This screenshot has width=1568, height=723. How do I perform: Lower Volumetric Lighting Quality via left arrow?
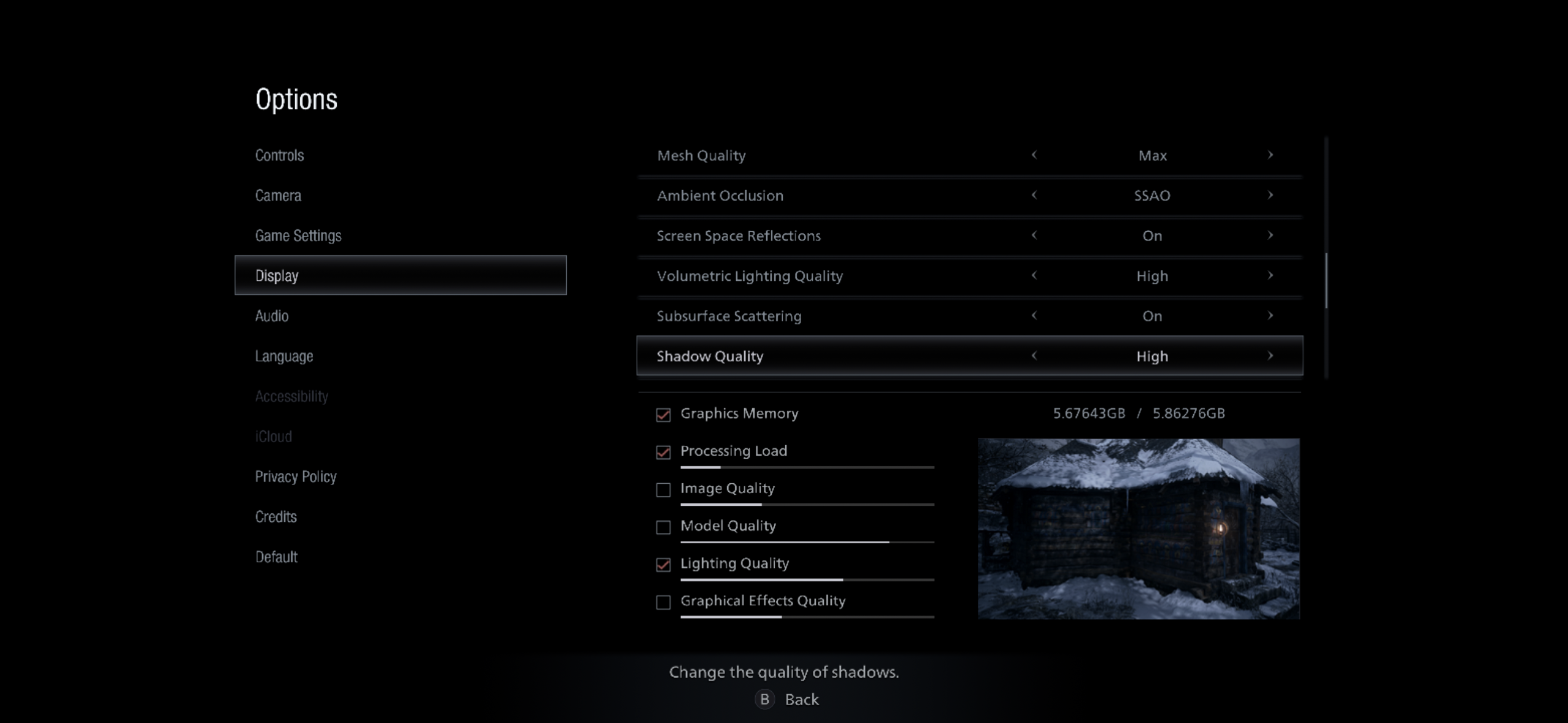pos(1034,275)
